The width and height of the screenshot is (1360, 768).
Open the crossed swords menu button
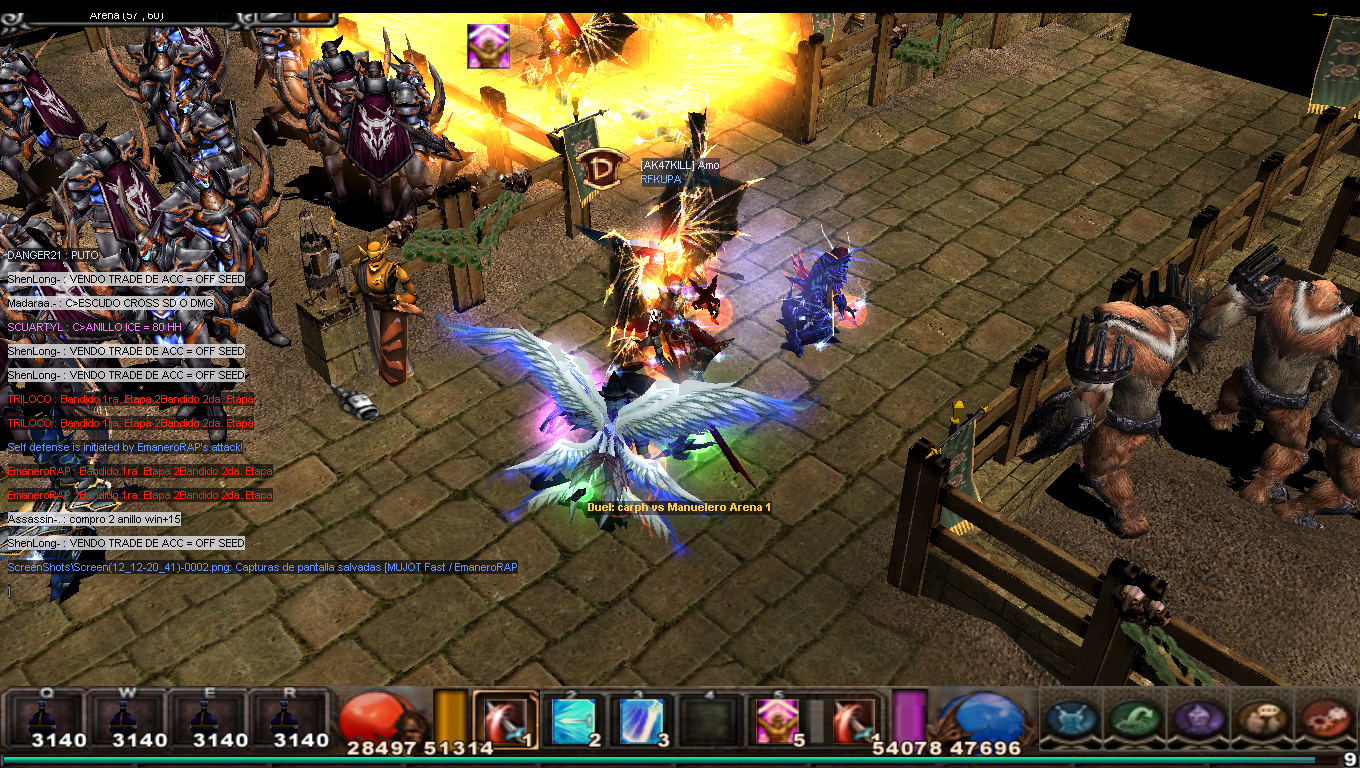(x=1073, y=719)
